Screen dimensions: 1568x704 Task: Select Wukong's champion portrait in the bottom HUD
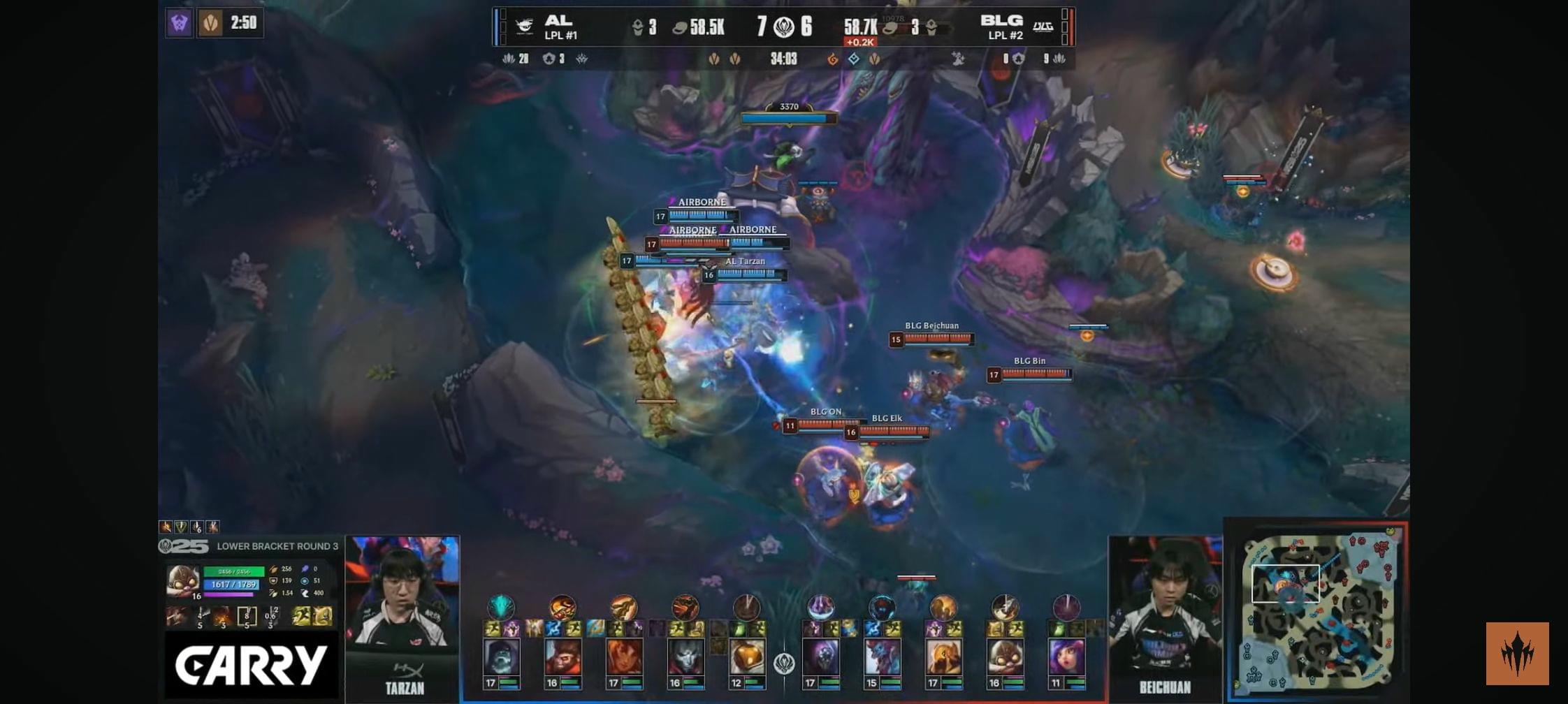coord(562,658)
